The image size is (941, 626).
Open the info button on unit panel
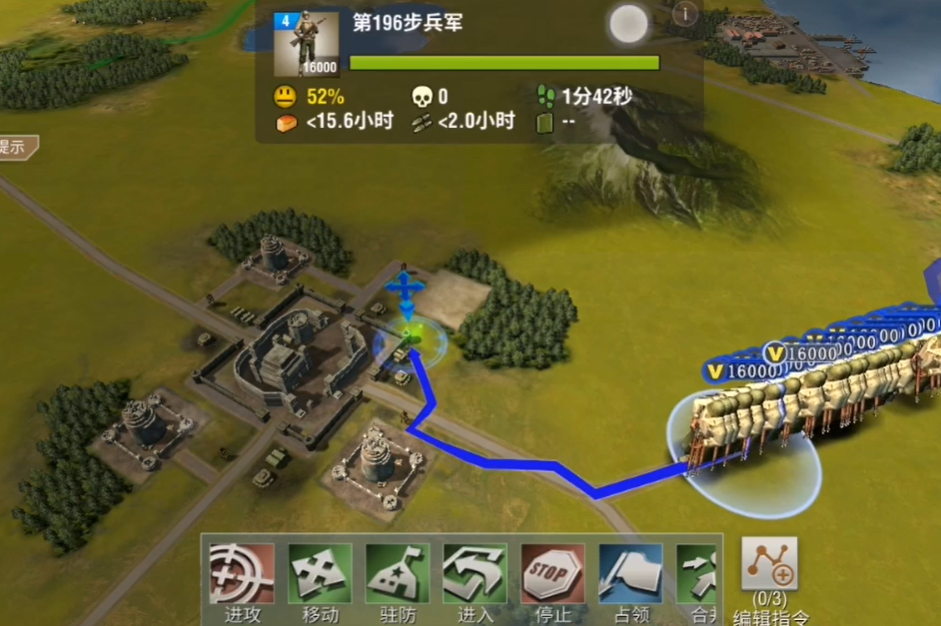coord(685,14)
